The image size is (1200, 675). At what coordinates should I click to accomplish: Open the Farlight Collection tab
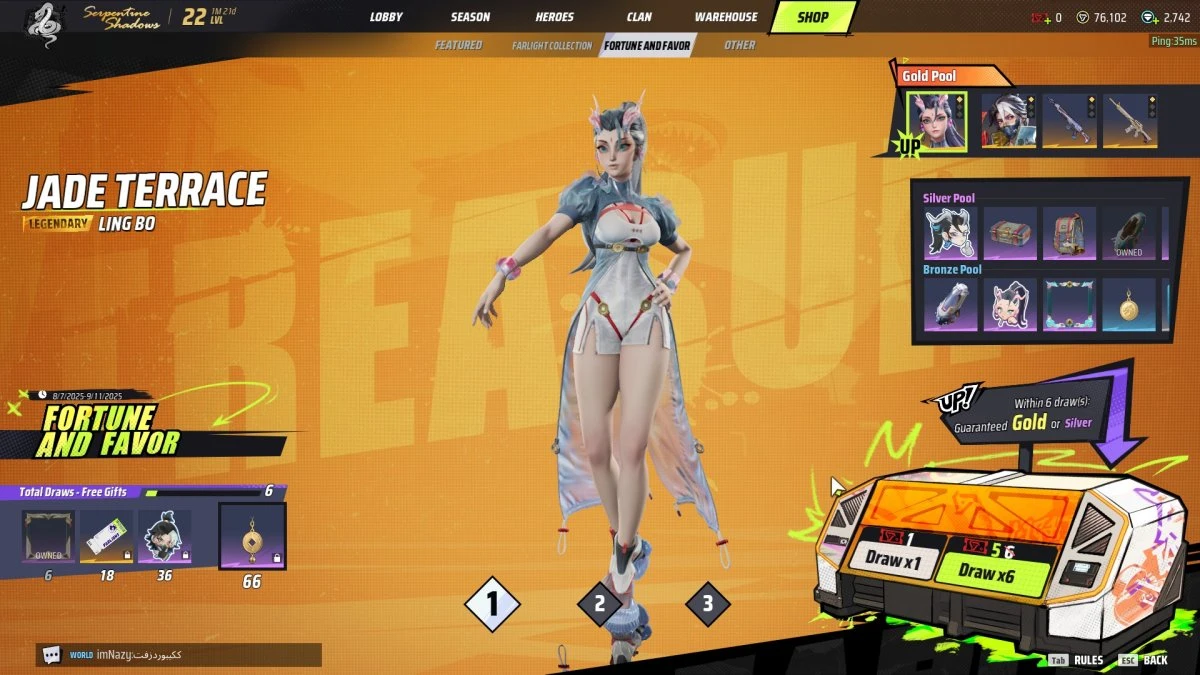click(x=552, y=46)
